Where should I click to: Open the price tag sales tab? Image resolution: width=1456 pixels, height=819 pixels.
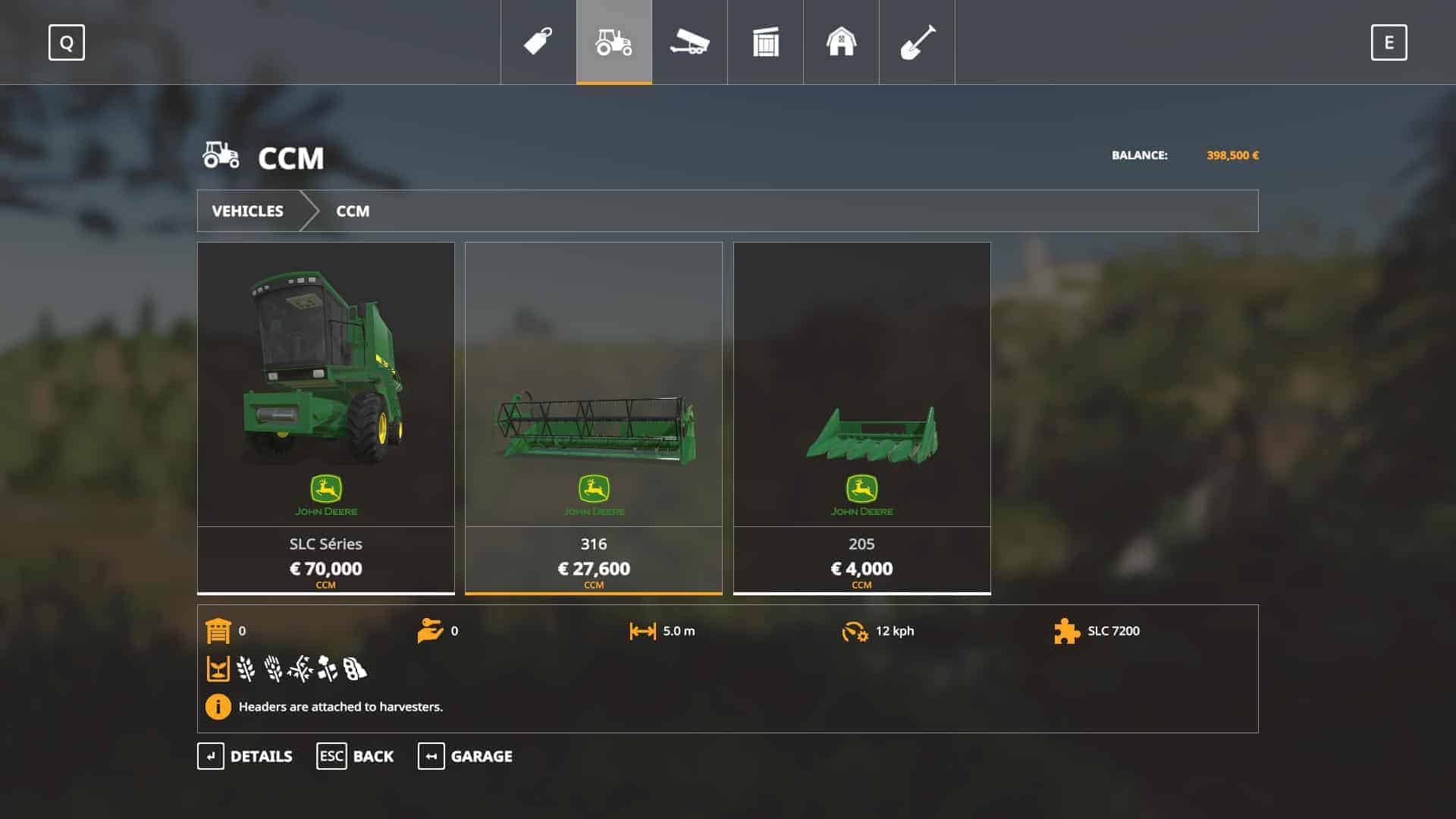pyautogui.click(x=538, y=42)
